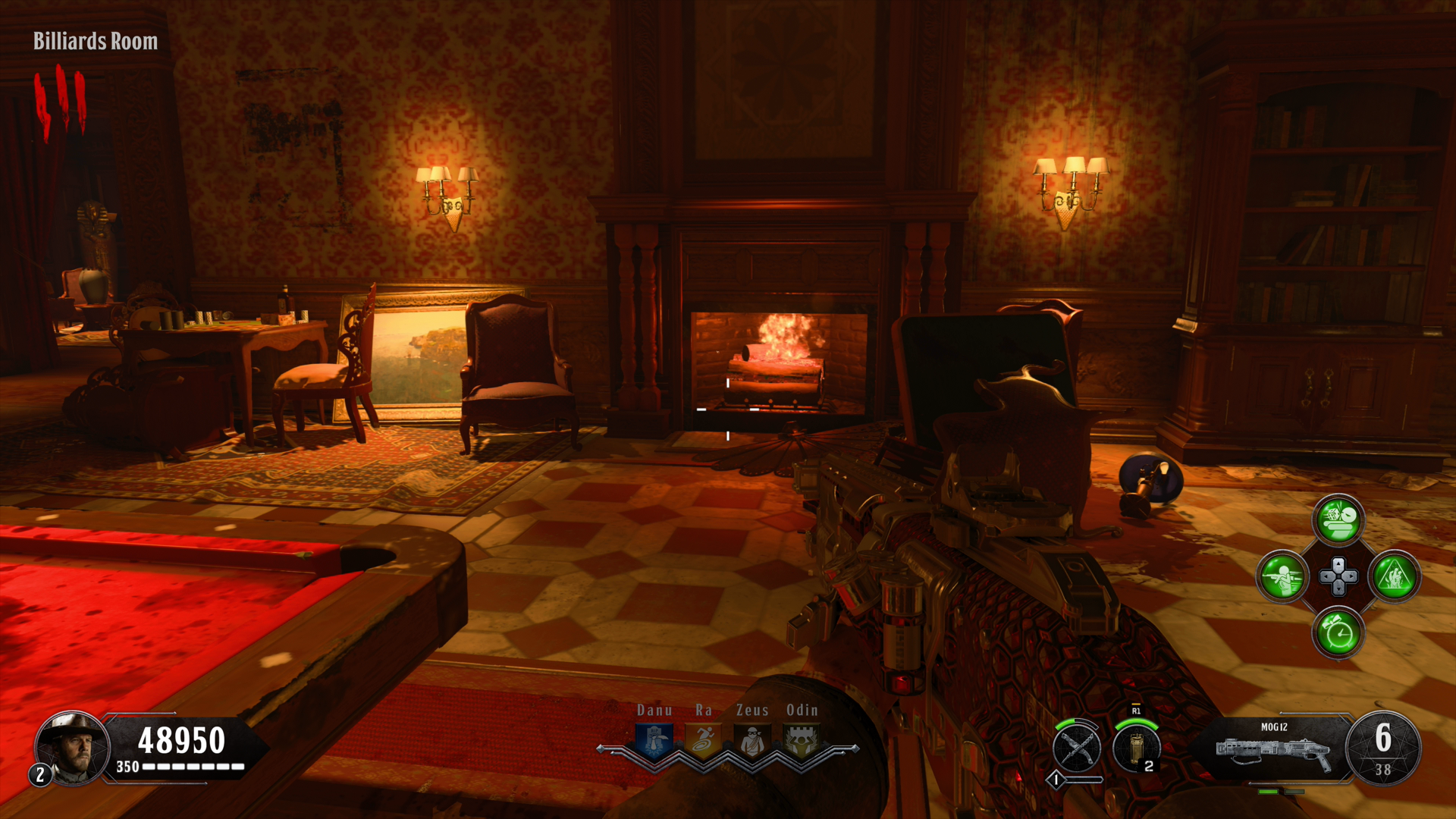Activate the dice and clock elixir
The height and width of the screenshot is (819, 1456).
point(1338,520)
